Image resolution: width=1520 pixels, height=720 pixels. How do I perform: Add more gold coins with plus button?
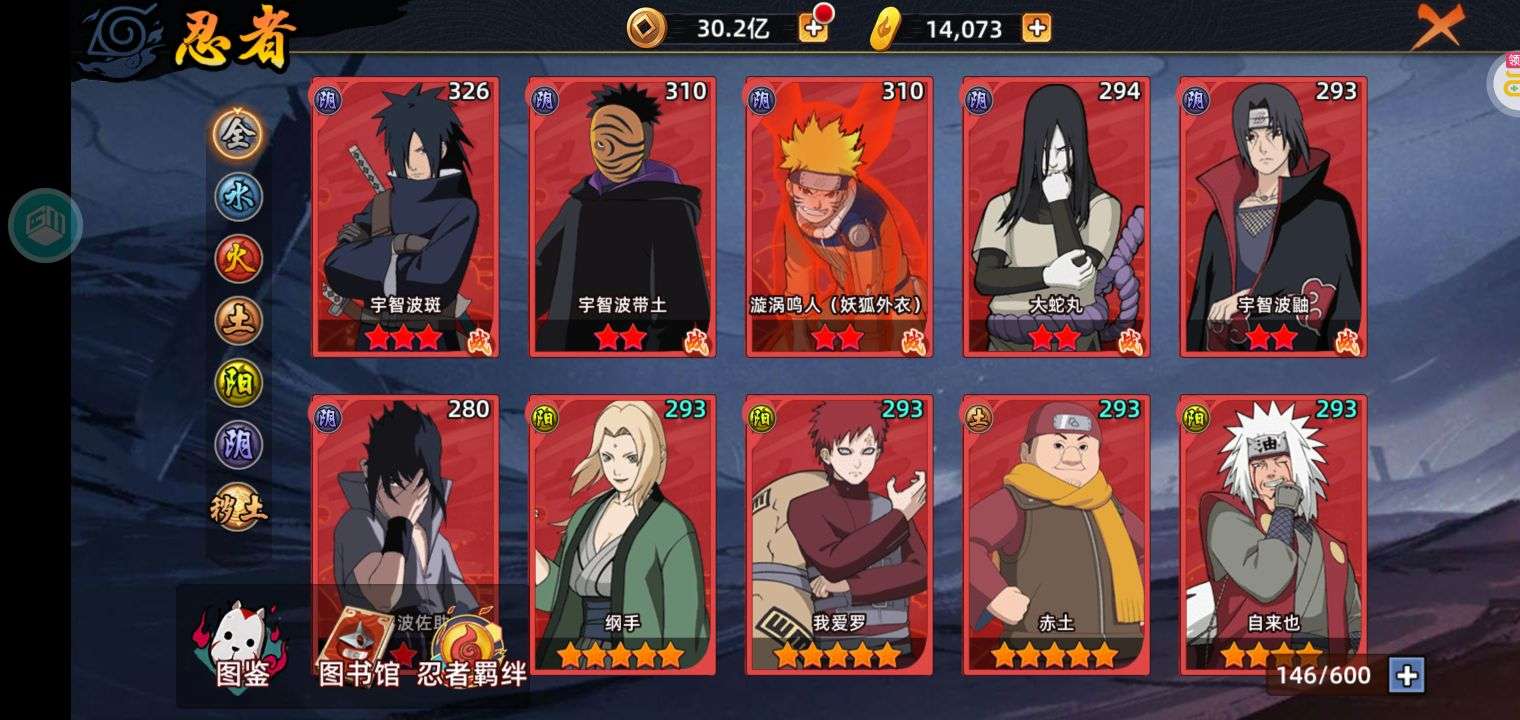(813, 28)
